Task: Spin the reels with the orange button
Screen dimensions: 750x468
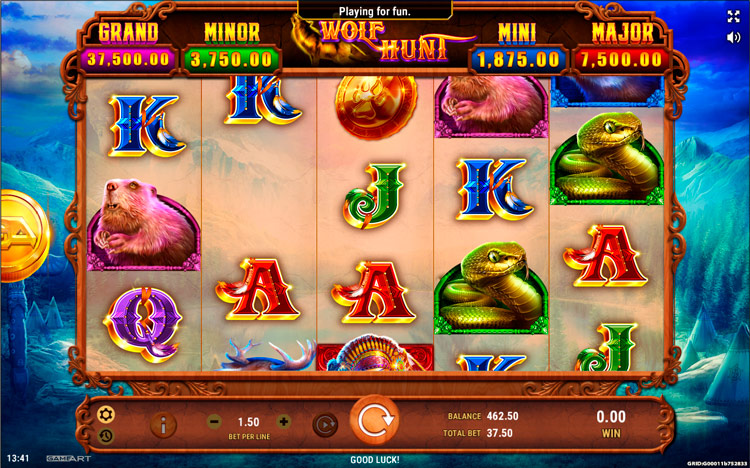Action: tap(373, 422)
